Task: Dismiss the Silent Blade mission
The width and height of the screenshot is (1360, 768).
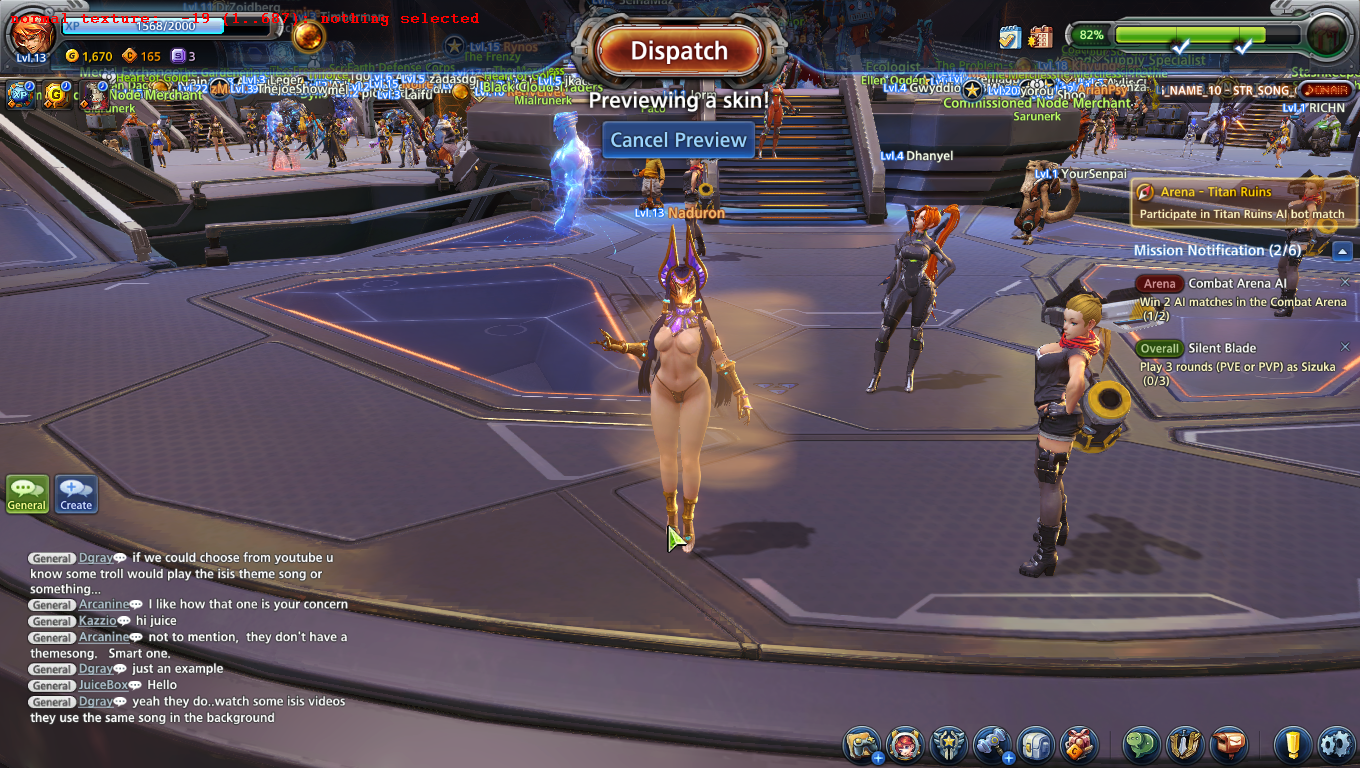Action: (x=1345, y=348)
